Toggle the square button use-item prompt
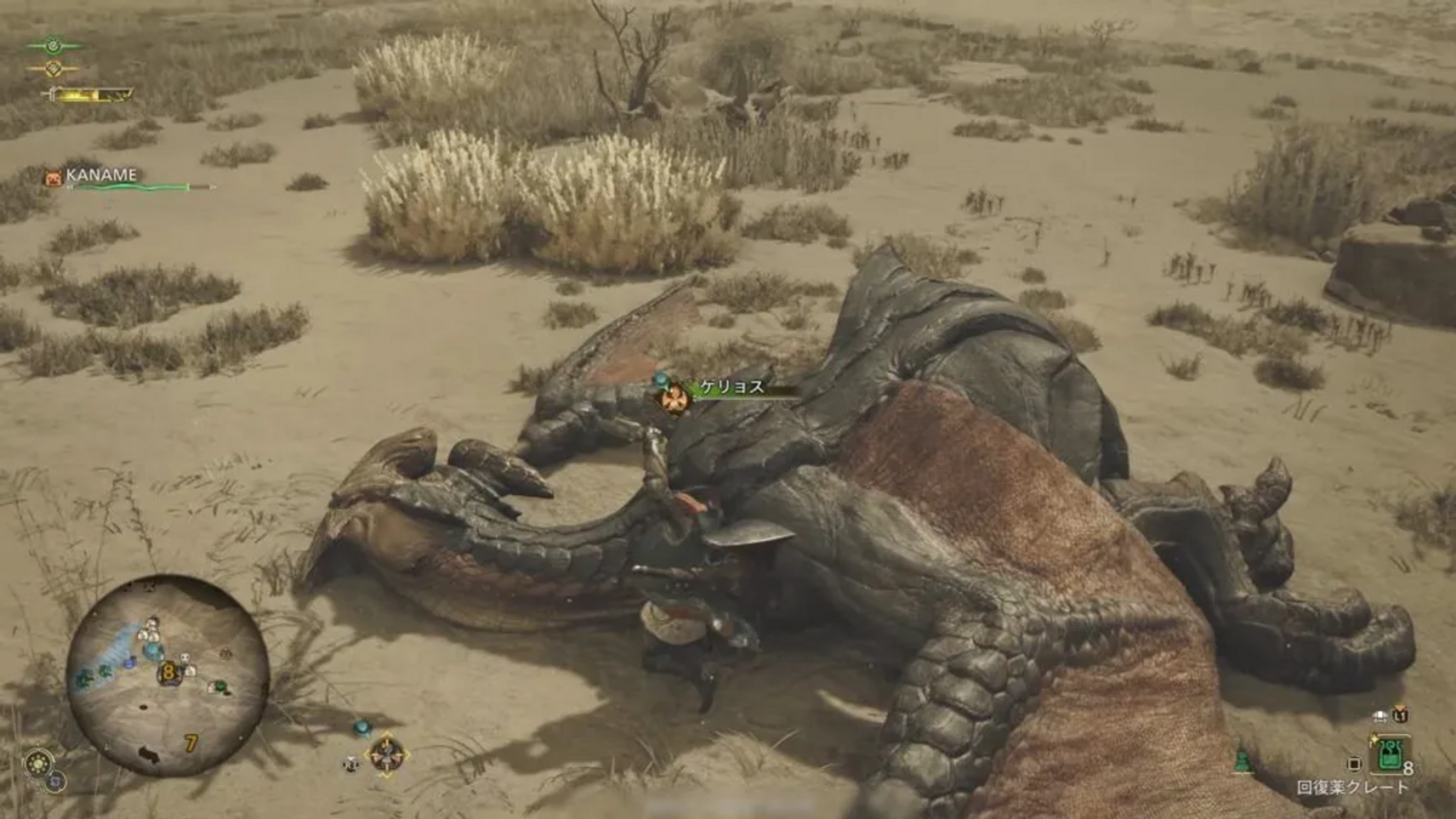The image size is (1456, 819). pos(1354,764)
